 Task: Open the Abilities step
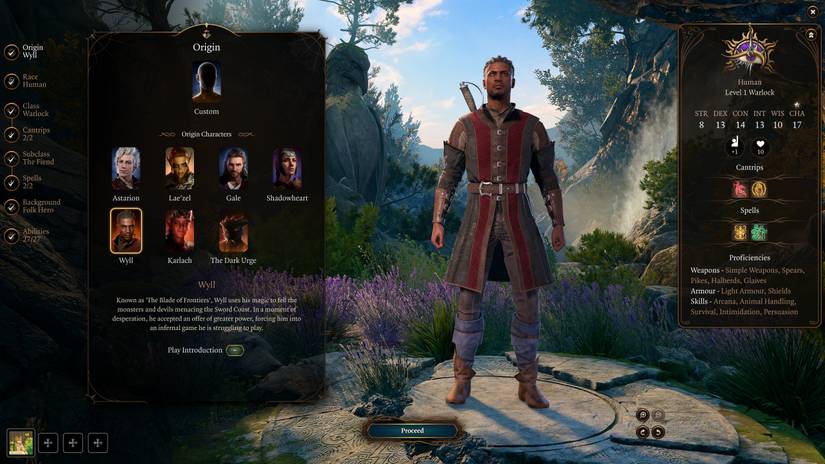click(x=34, y=235)
